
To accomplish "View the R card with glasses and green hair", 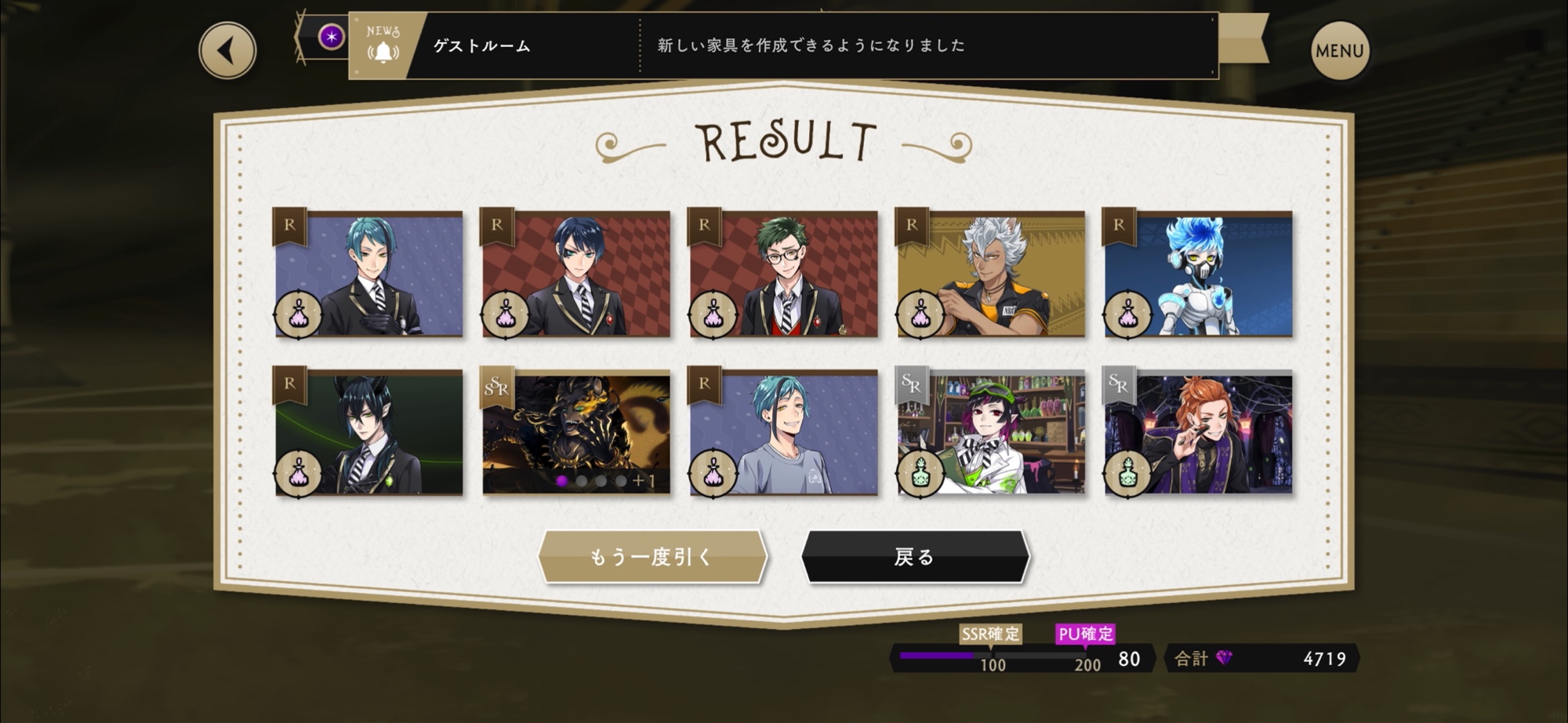I will tap(783, 274).
